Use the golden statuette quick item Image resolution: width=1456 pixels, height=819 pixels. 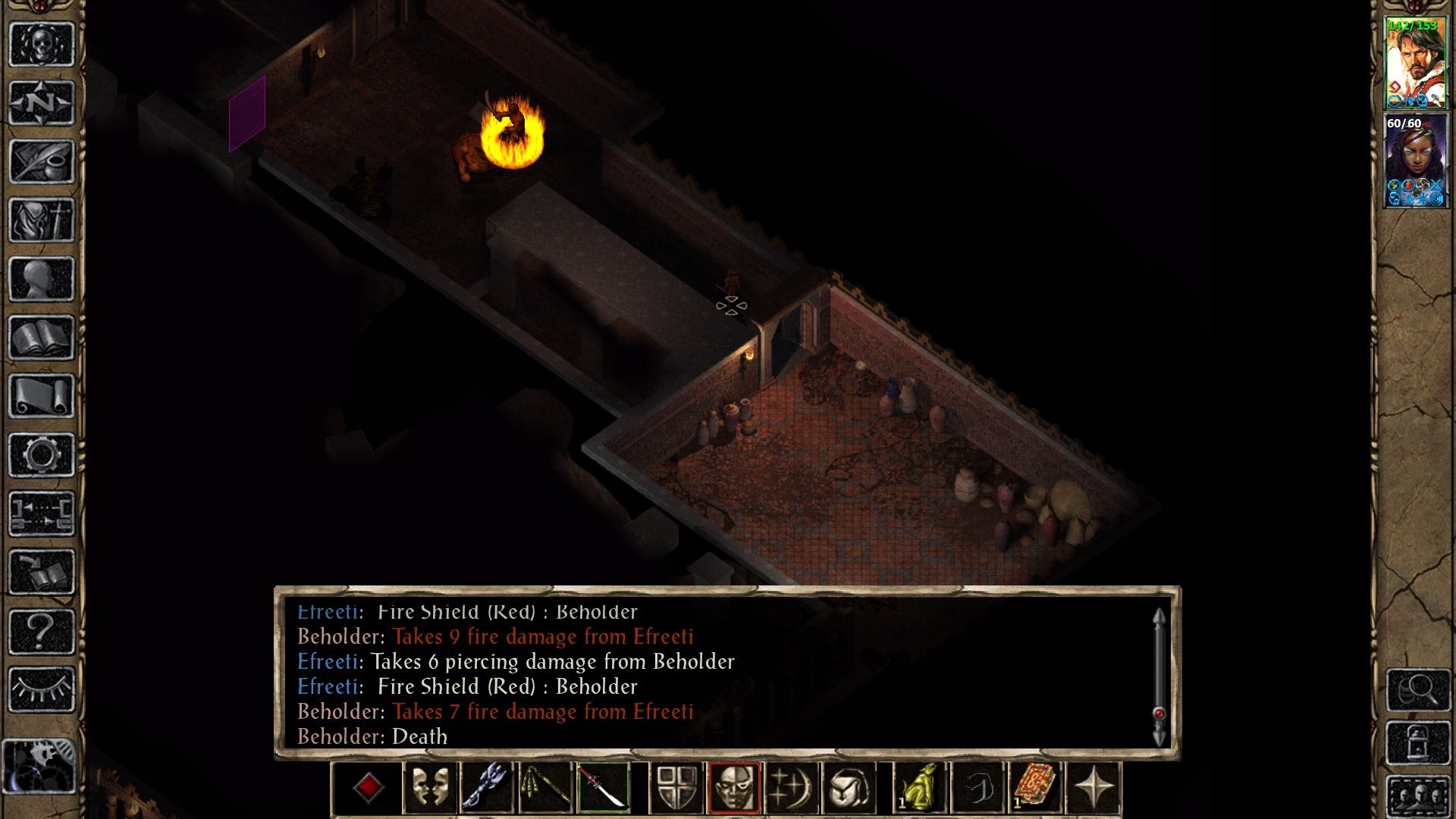(920, 786)
